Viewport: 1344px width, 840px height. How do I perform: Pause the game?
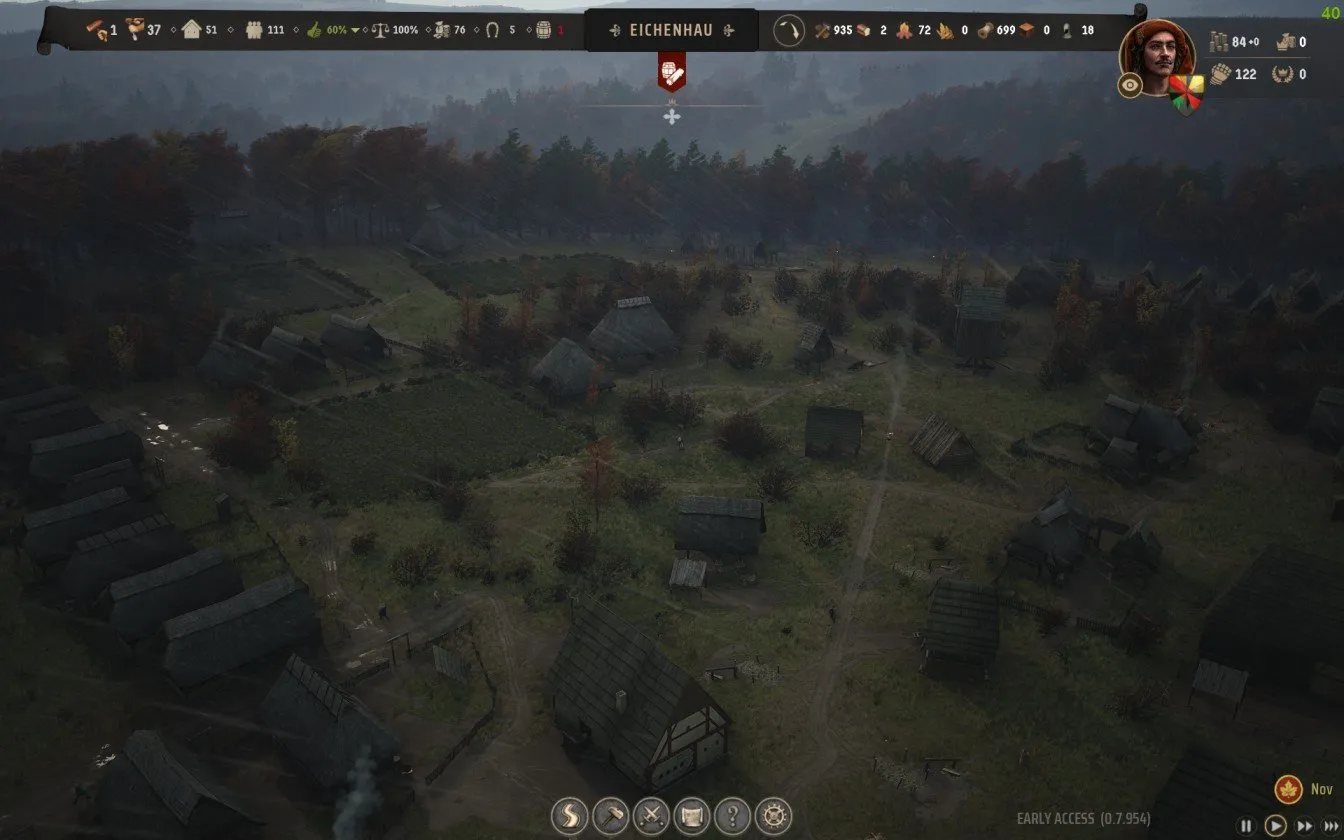(x=1246, y=826)
